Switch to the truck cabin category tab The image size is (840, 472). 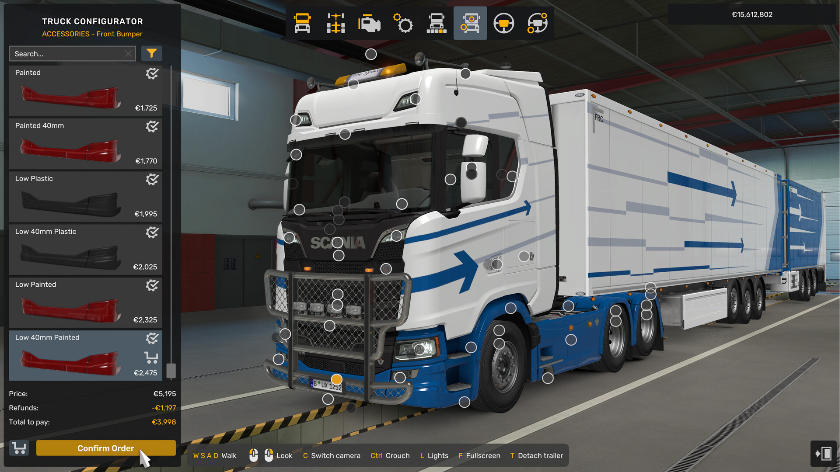[x=303, y=22]
